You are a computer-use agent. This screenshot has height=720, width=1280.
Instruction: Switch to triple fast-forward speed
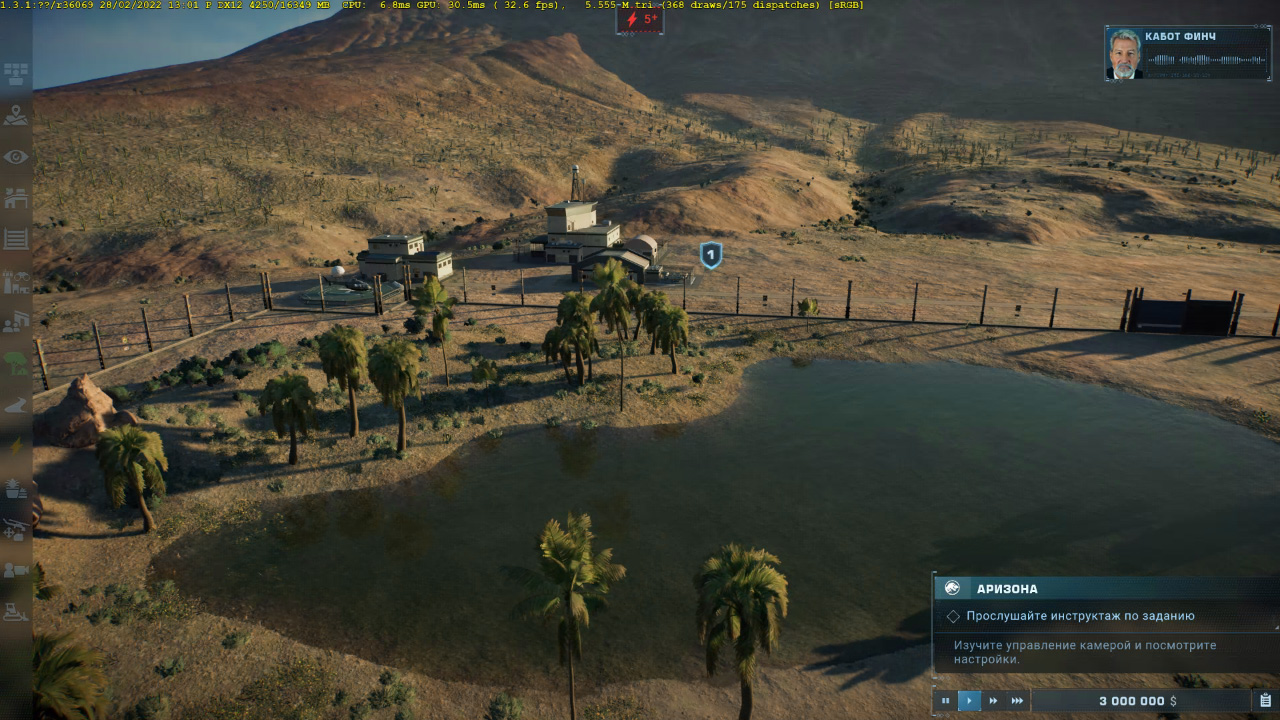(x=1017, y=701)
